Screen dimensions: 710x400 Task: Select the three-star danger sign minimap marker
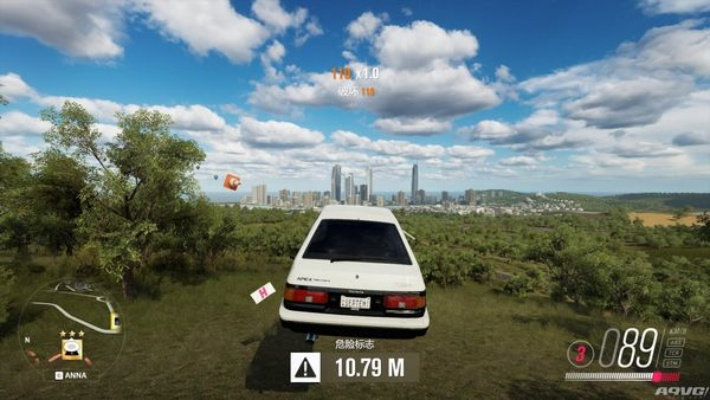72,346
